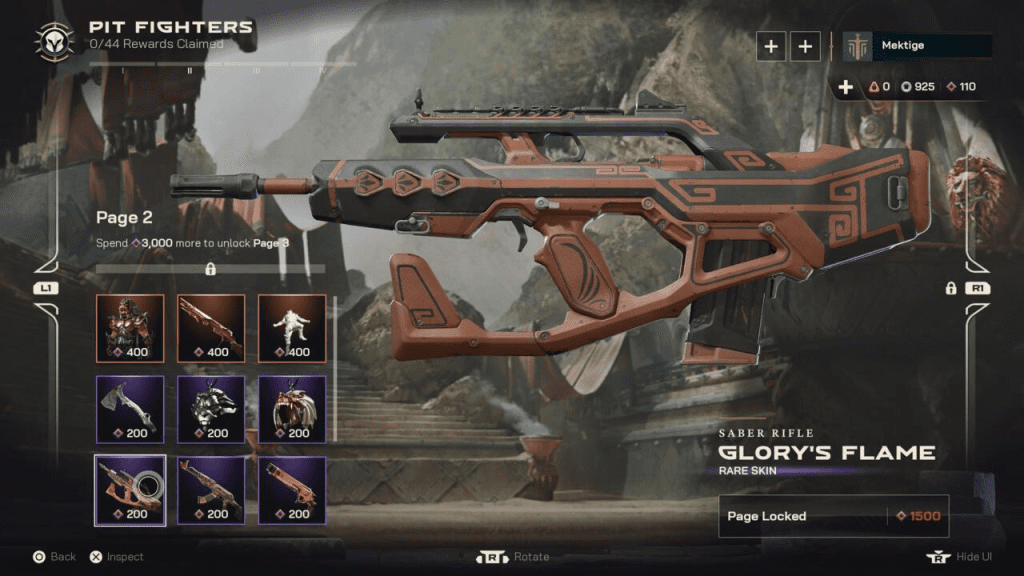Choose the 400-cost long rifle skin
1024x576 pixels.
211,327
